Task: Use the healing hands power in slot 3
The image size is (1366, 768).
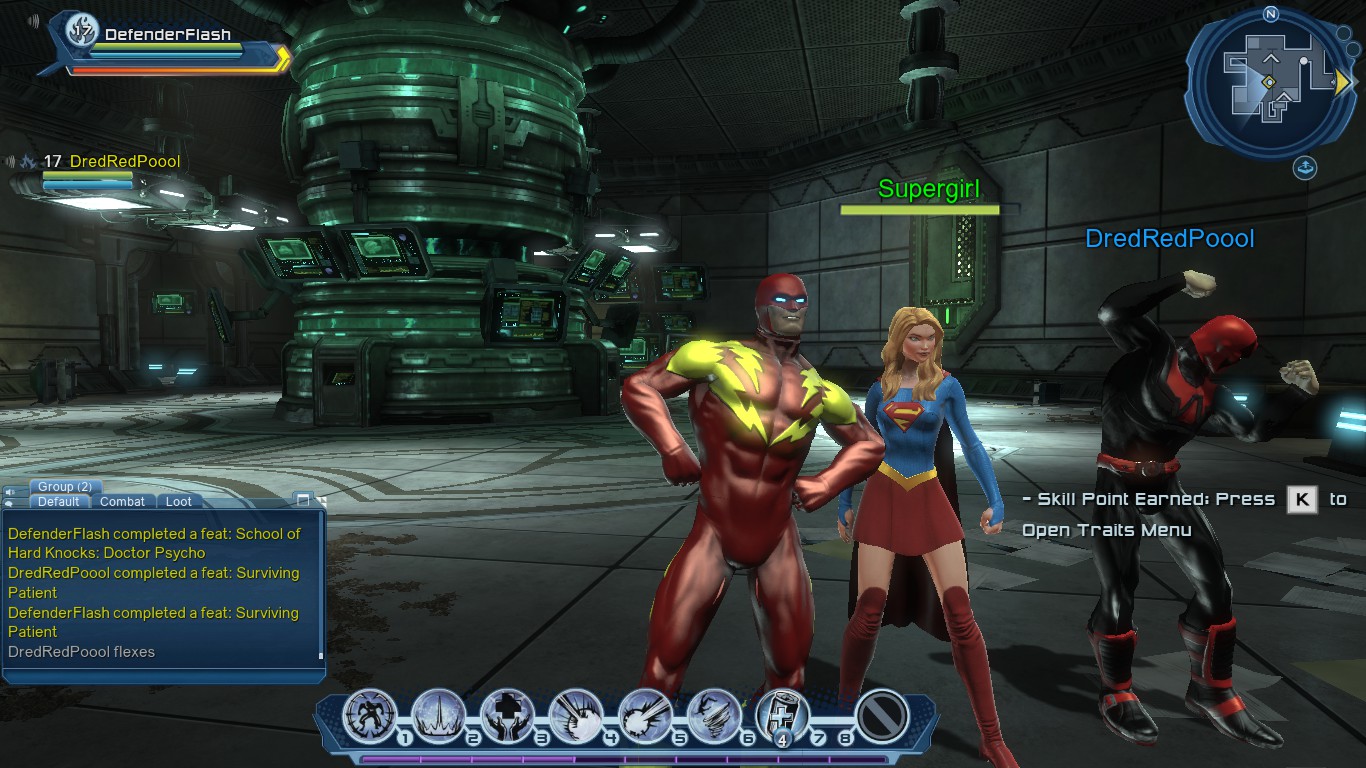Action: pos(507,715)
